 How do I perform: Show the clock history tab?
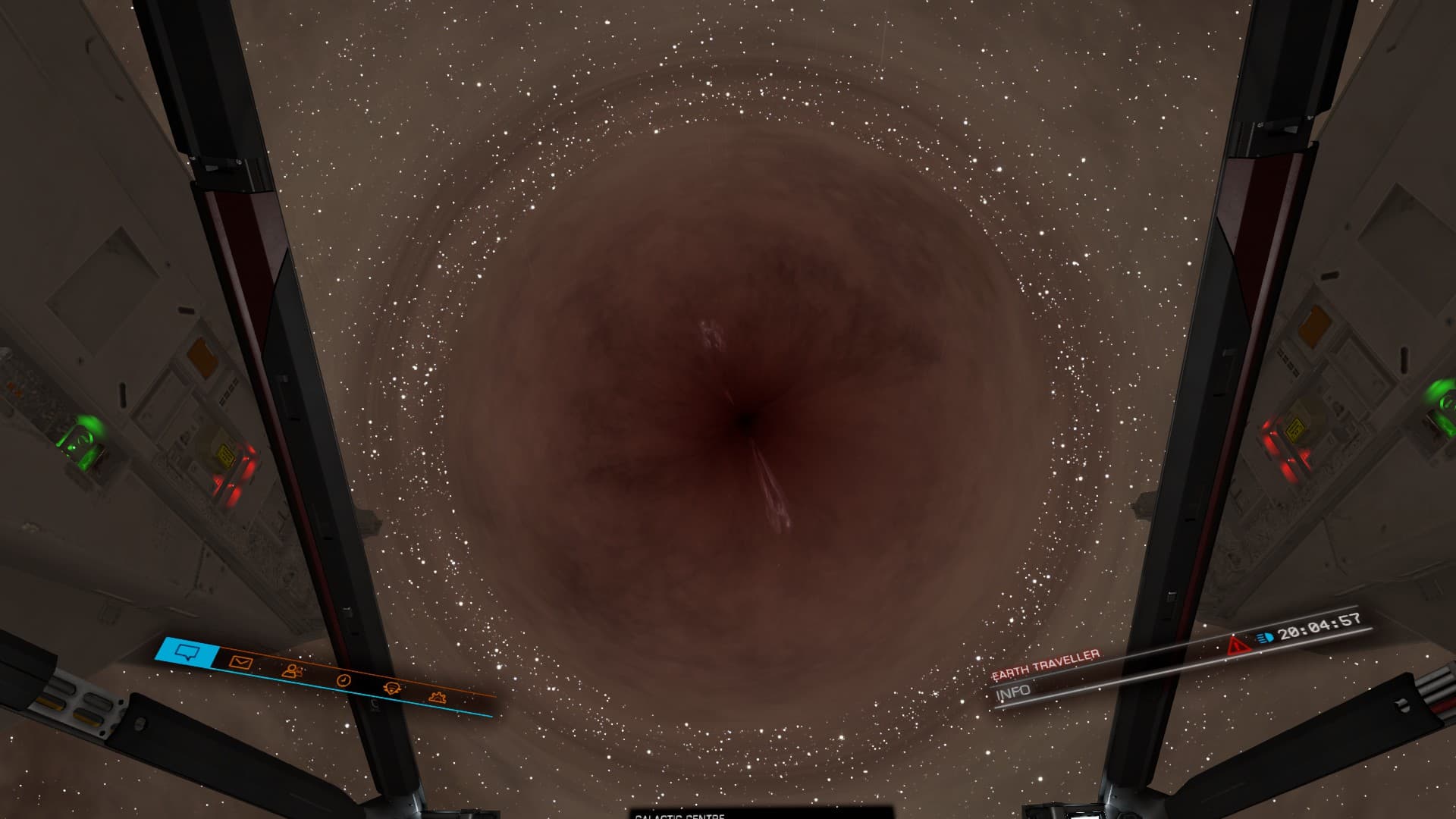(344, 680)
